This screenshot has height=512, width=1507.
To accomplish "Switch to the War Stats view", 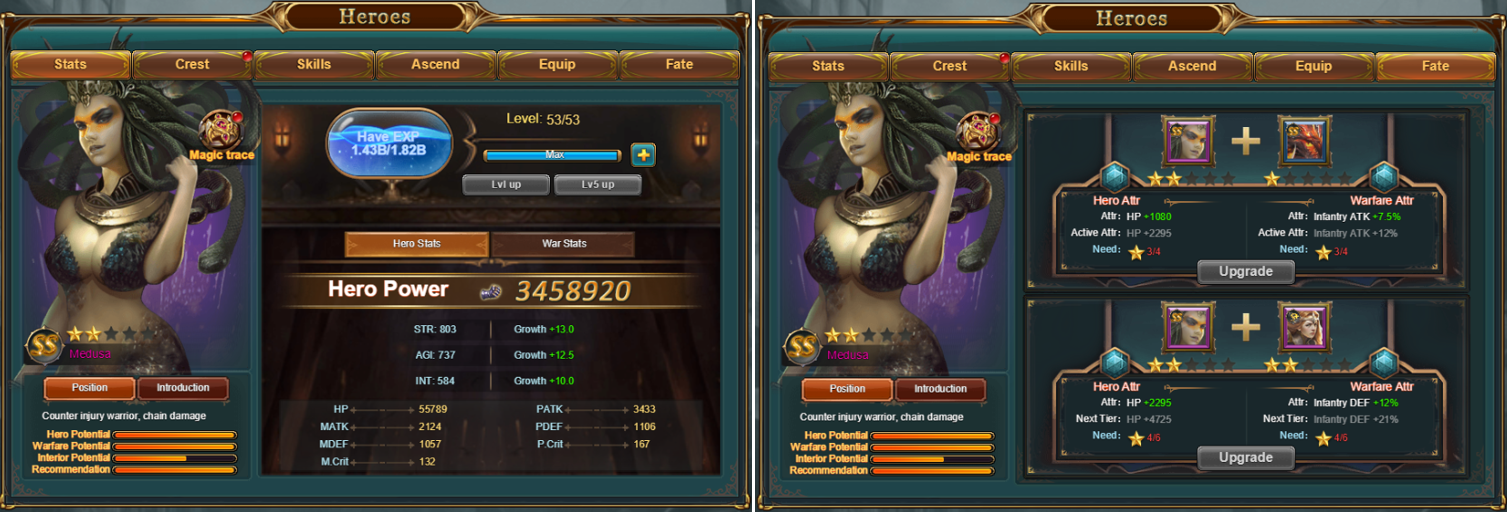I will (x=563, y=244).
